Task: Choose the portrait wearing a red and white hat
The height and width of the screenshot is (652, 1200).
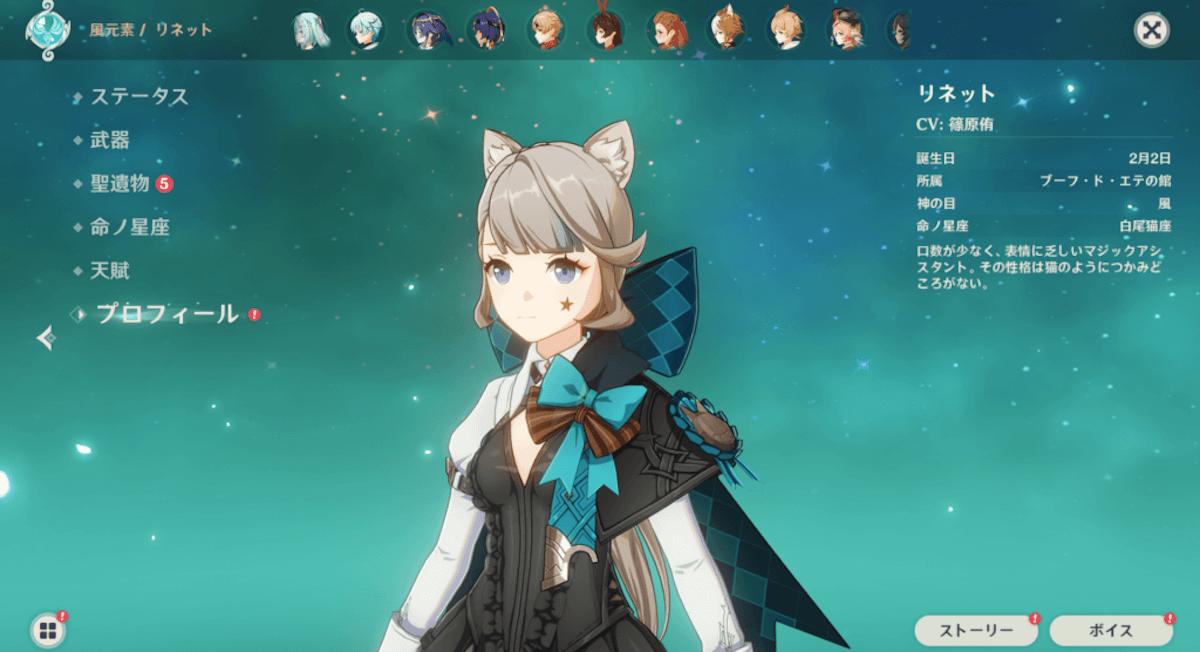Action: pyautogui.click(x=845, y=30)
